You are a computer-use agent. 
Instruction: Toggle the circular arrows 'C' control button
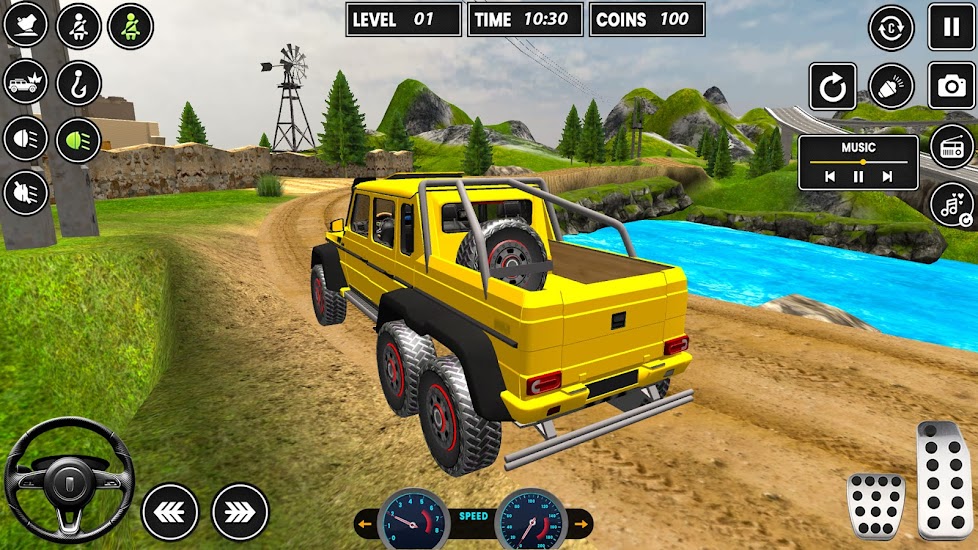point(891,27)
